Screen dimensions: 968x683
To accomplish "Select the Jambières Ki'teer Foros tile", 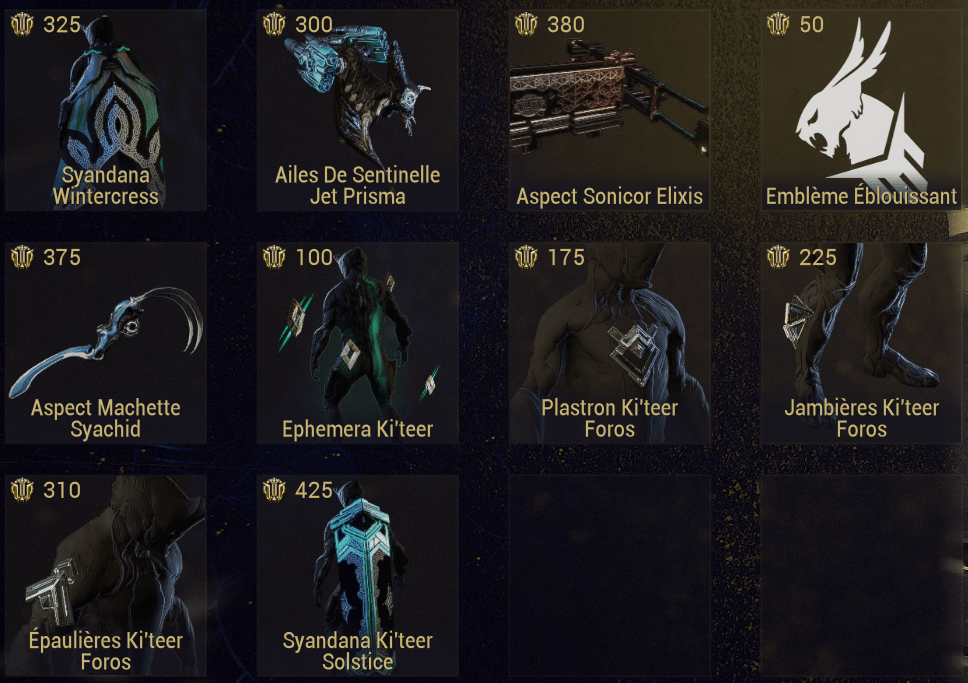I will tap(861, 343).
